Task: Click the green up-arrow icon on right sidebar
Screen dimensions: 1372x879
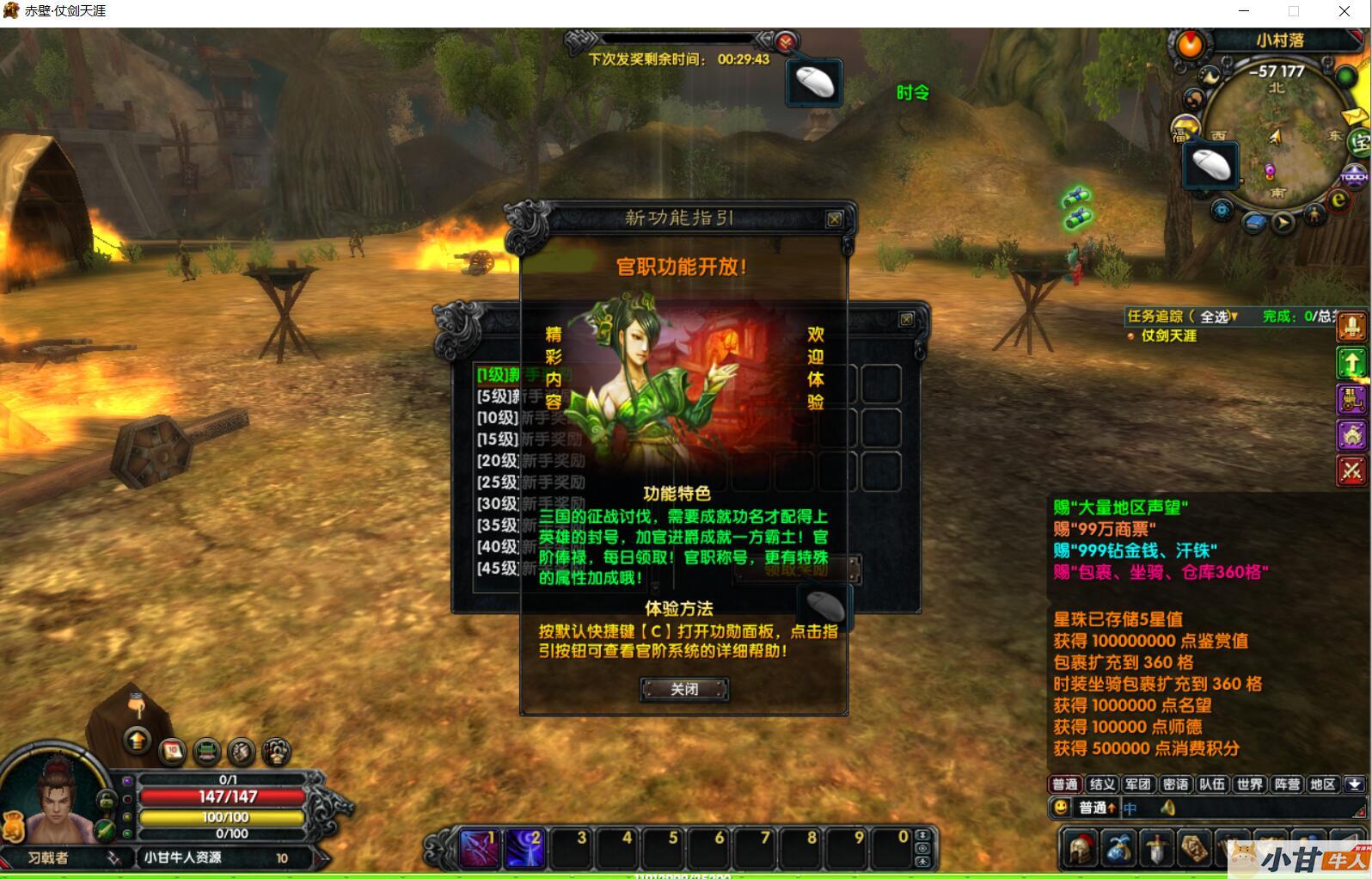Action: (1351, 364)
